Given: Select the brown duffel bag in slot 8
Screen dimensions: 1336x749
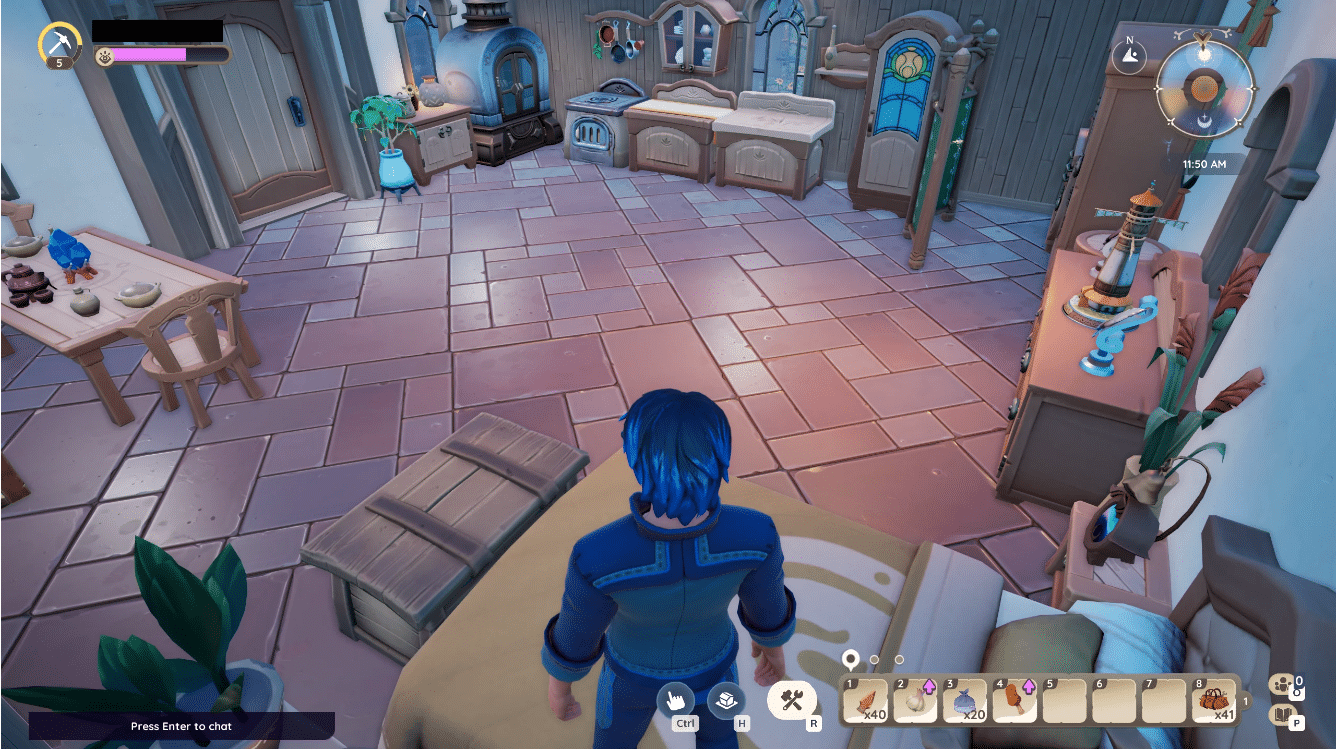Looking at the screenshot, I should click(x=1214, y=700).
